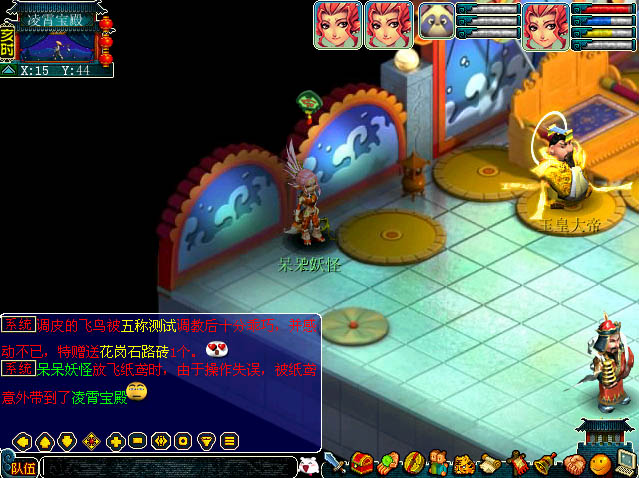Click the scroll icon in bottom toolbar
This screenshot has width=639, height=478.
pyautogui.click(x=490, y=464)
